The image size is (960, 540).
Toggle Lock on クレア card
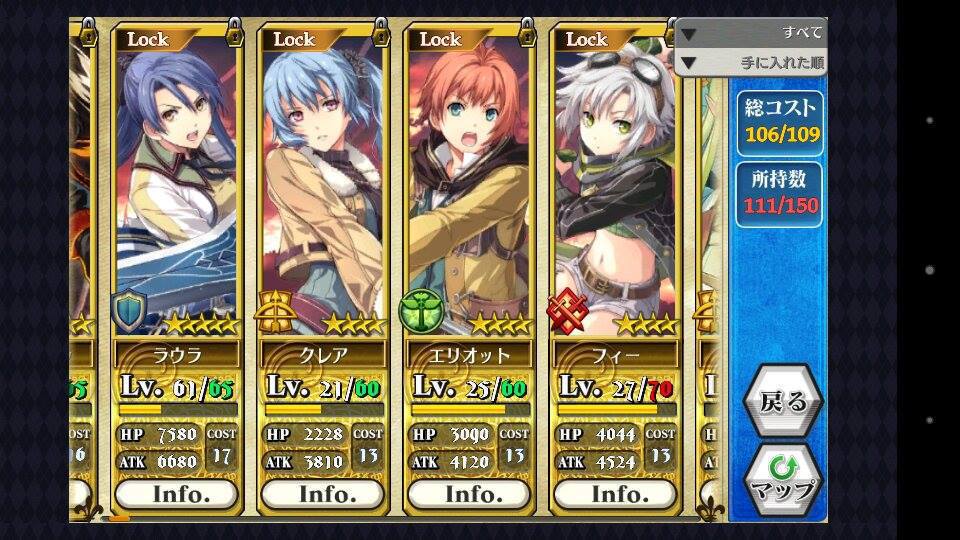point(294,39)
